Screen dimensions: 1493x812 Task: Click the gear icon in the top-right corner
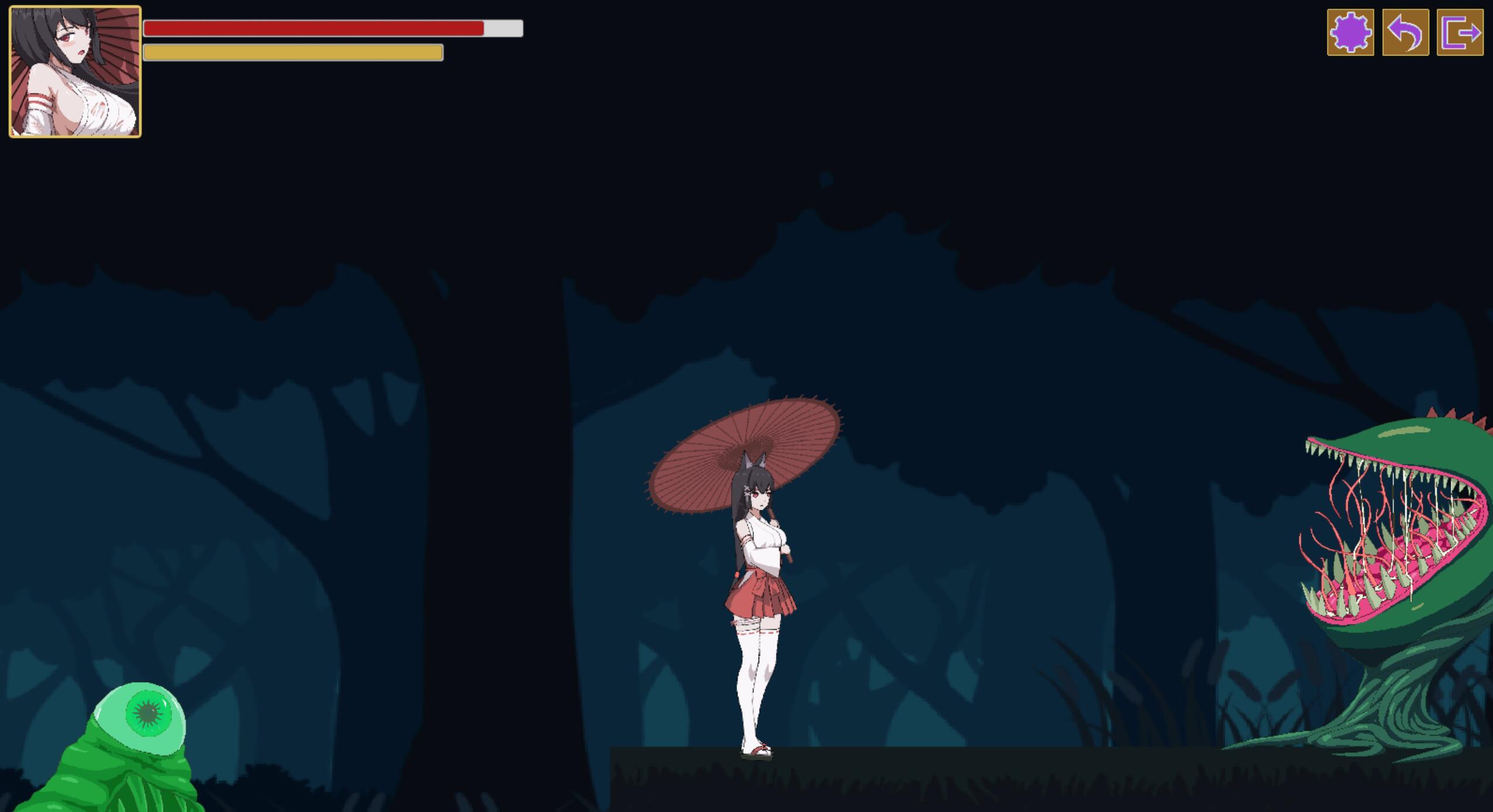(x=1350, y=33)
